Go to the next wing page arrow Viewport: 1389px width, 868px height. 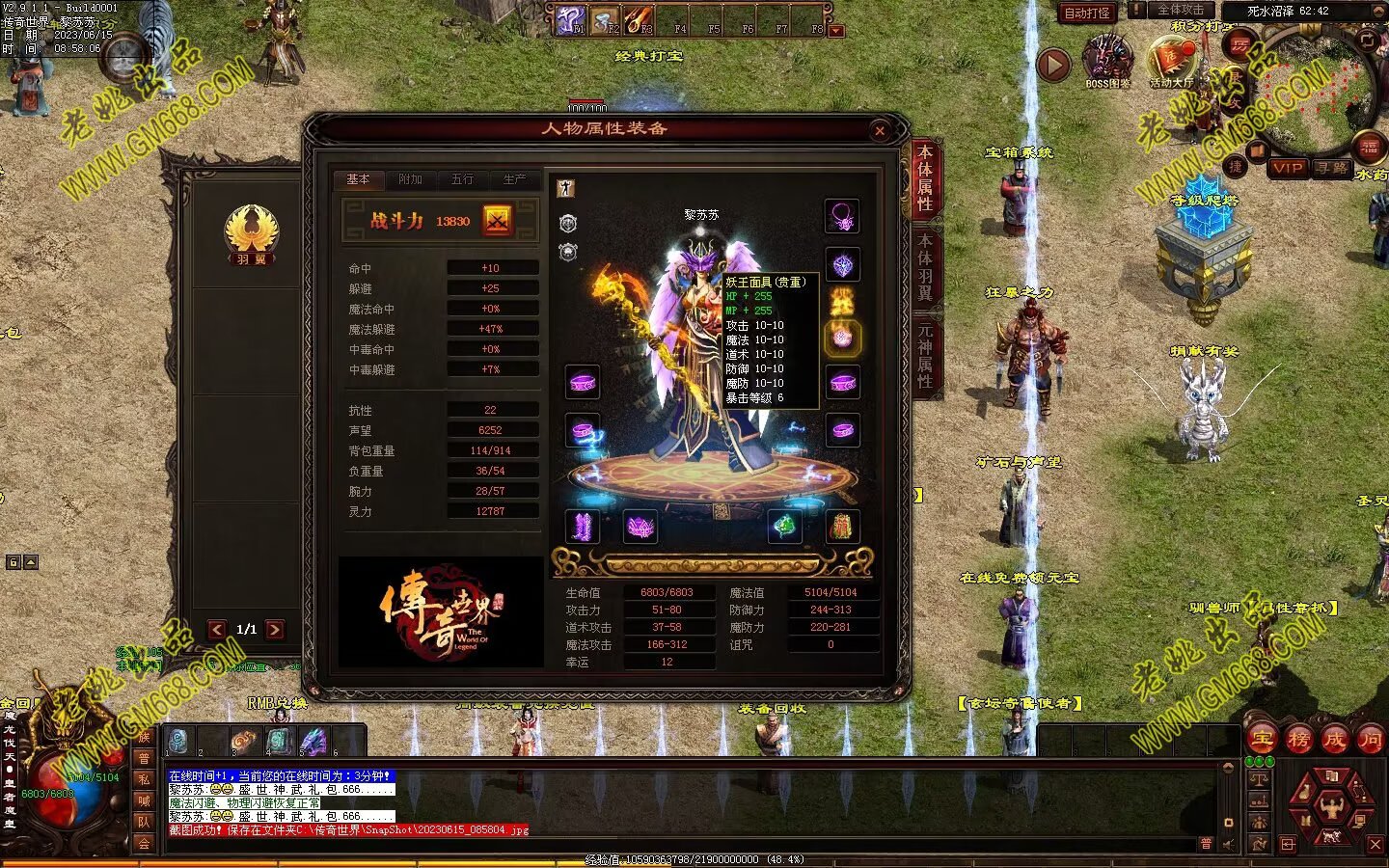tap(275, 630)
